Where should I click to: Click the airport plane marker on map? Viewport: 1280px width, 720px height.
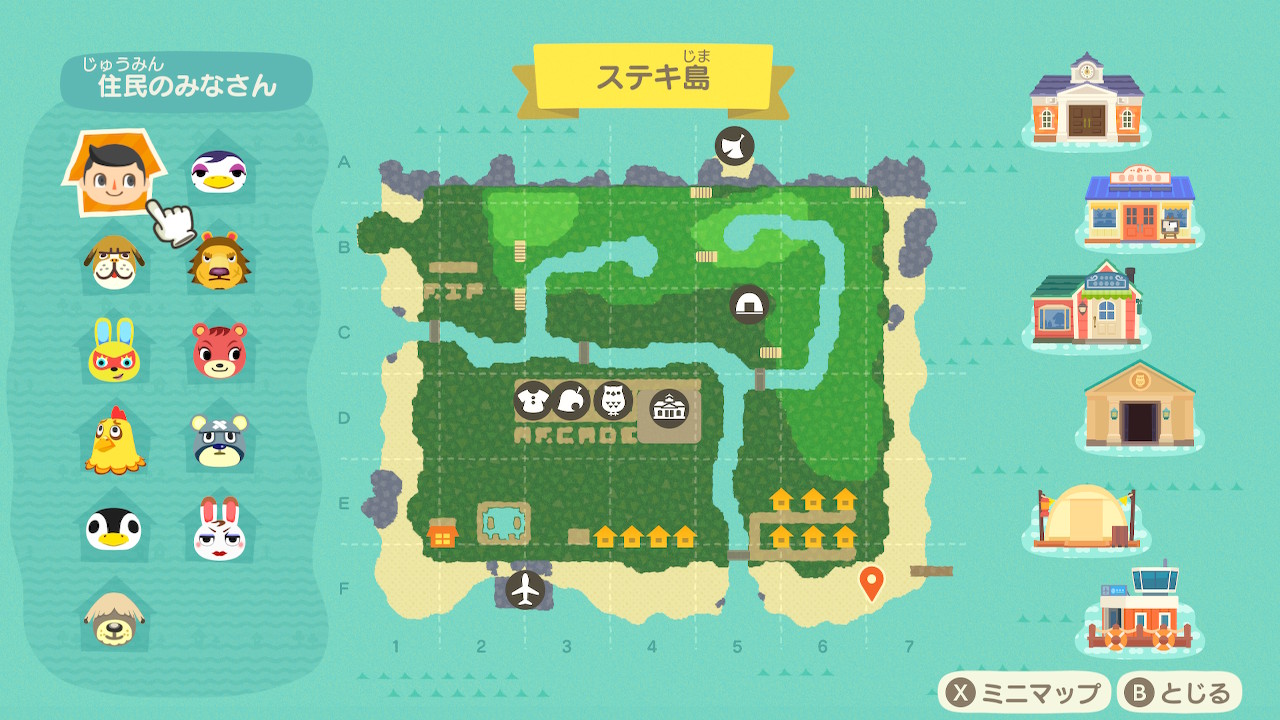click(525, 589)
